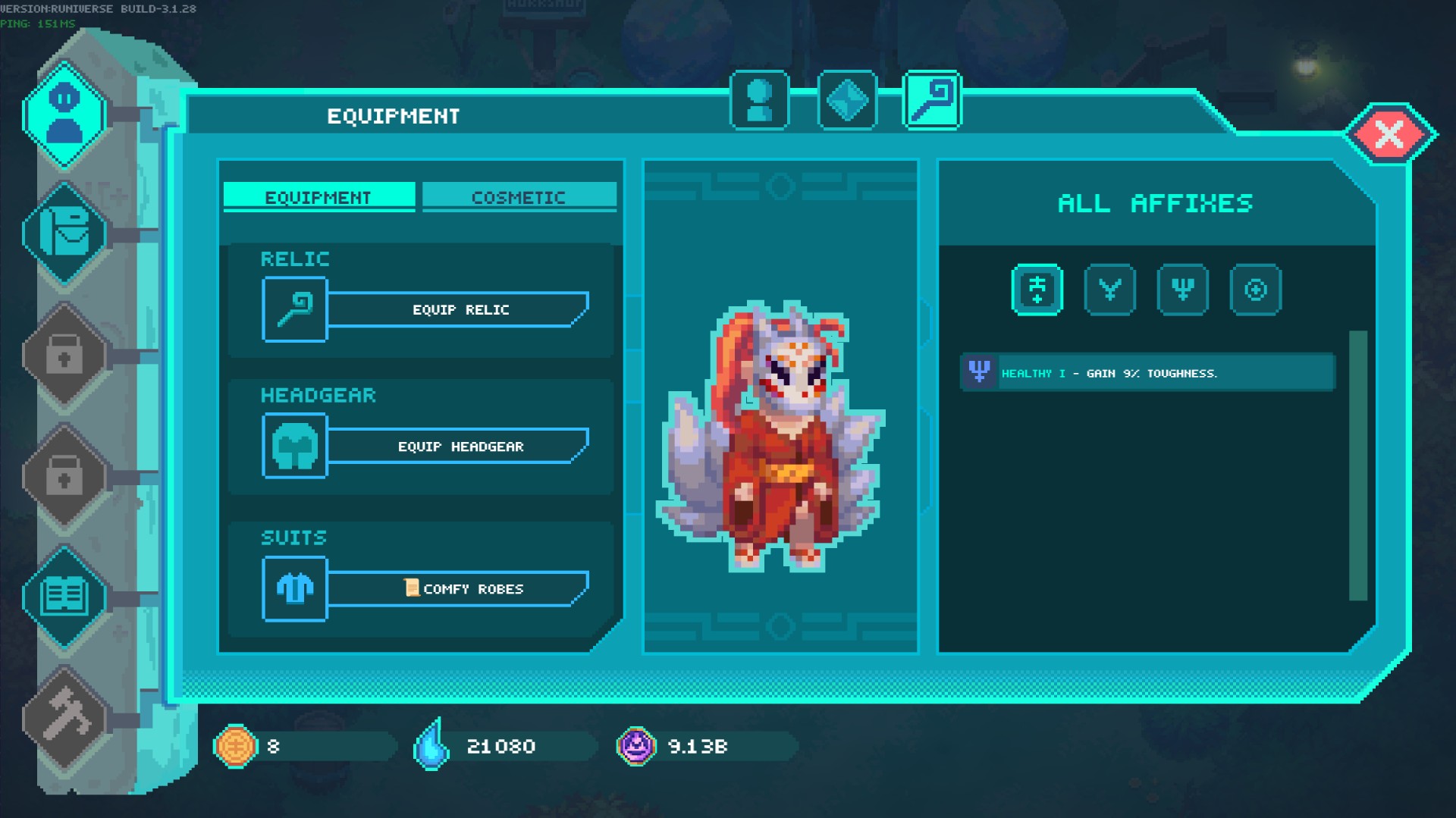Switch to the diamond gem top tab
The image size is (1456, 818).
pos(847,100)
